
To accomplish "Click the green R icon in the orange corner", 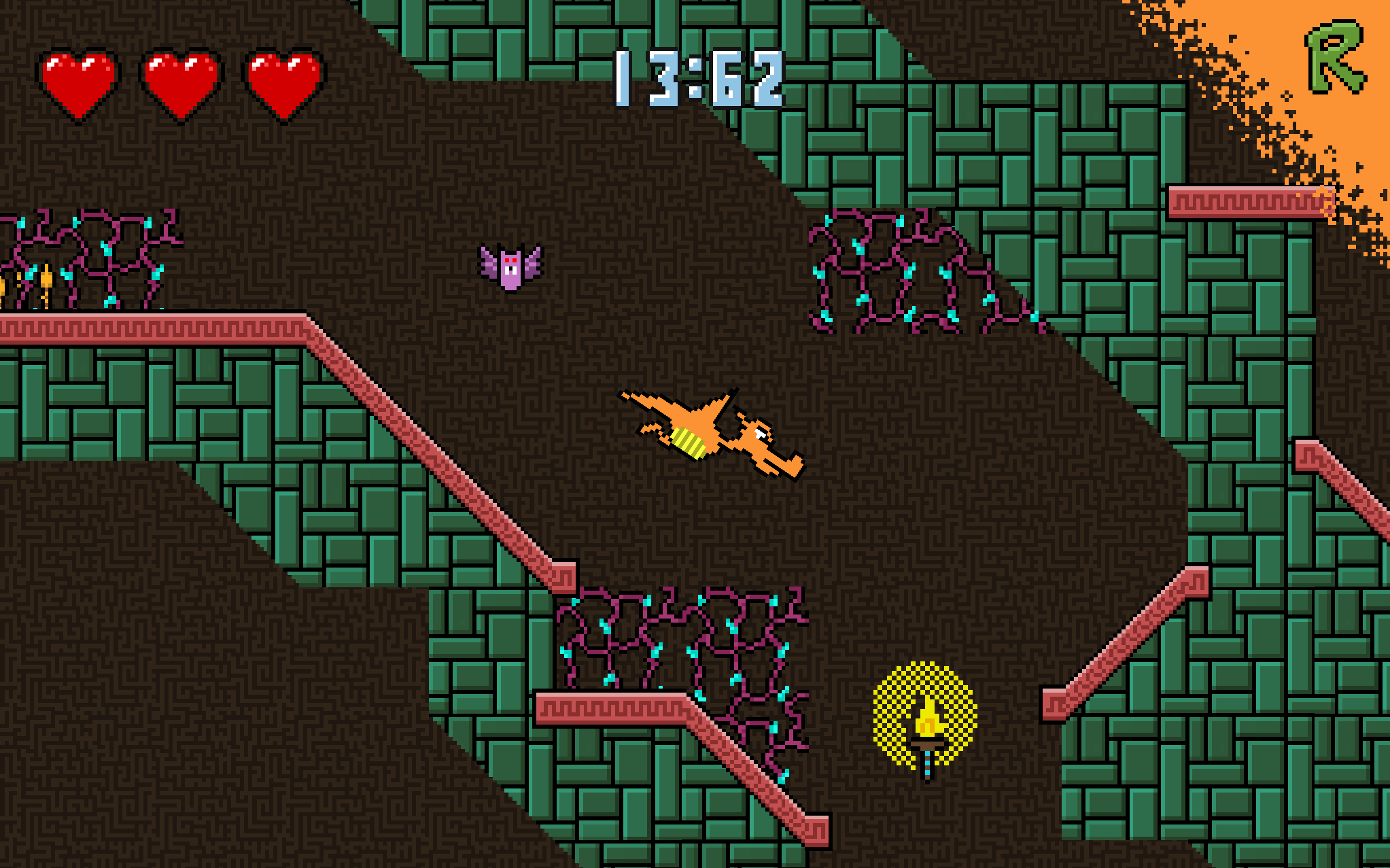I will point(1335,58).
